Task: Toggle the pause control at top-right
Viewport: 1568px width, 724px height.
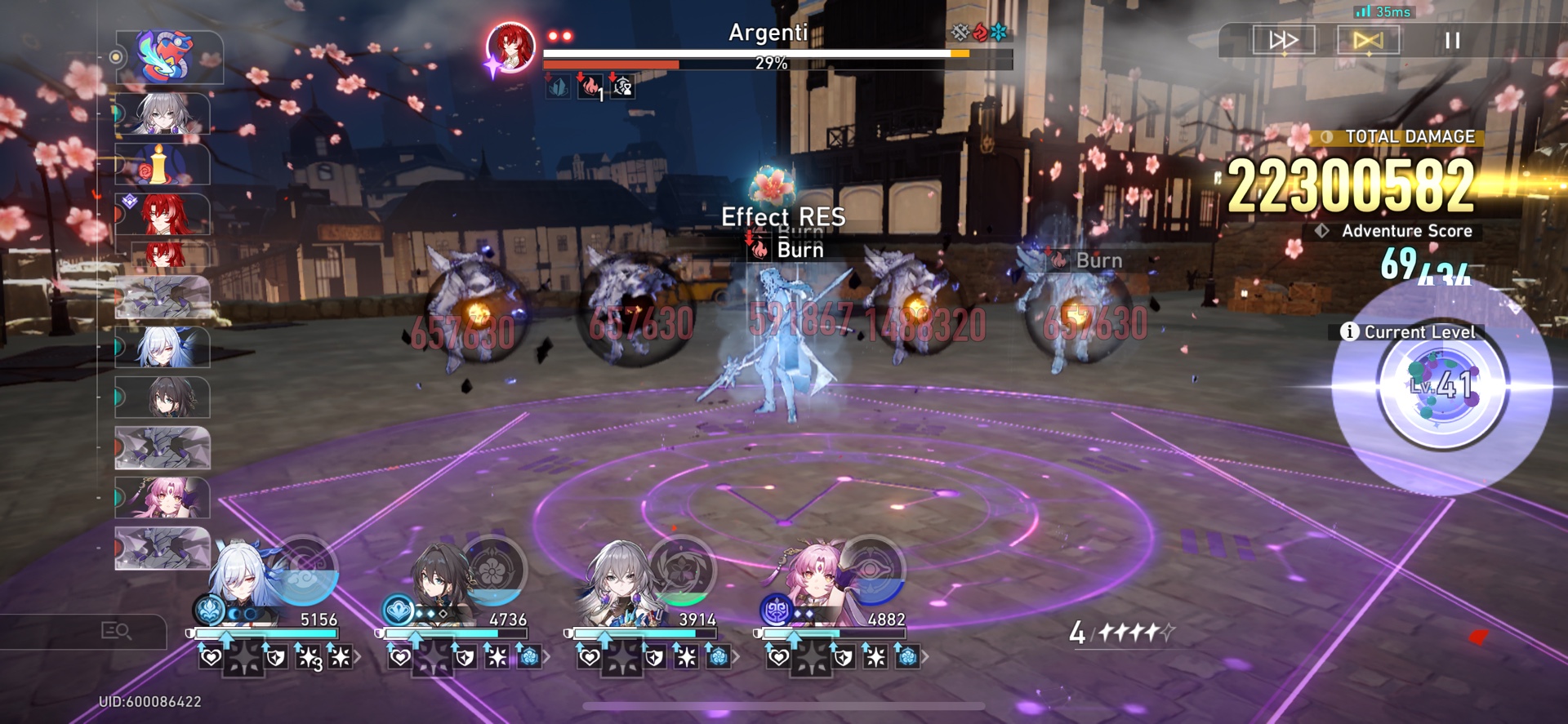Action: tap(1453, 41)
